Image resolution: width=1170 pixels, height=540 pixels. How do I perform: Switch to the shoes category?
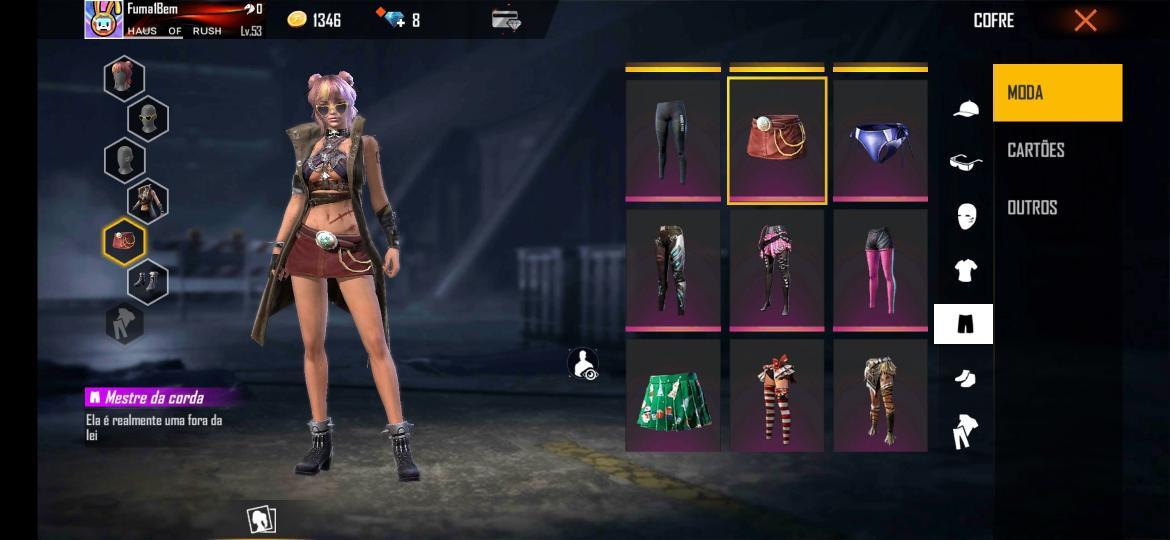965,378
